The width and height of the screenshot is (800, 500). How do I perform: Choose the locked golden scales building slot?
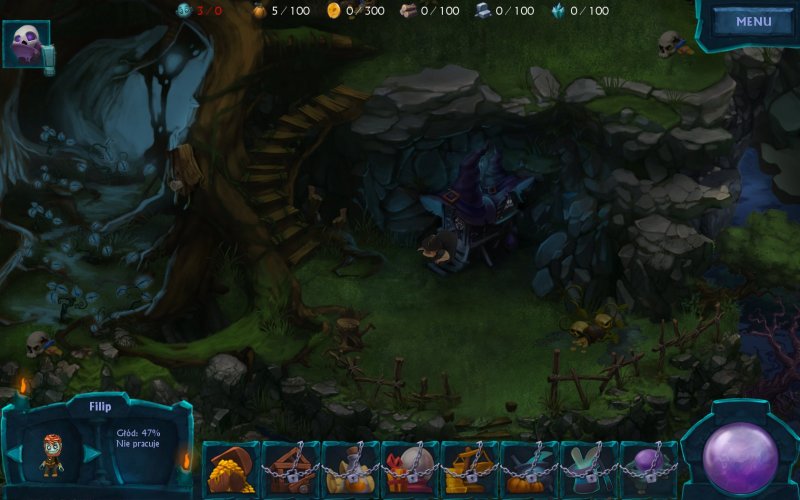pos(470,468)
